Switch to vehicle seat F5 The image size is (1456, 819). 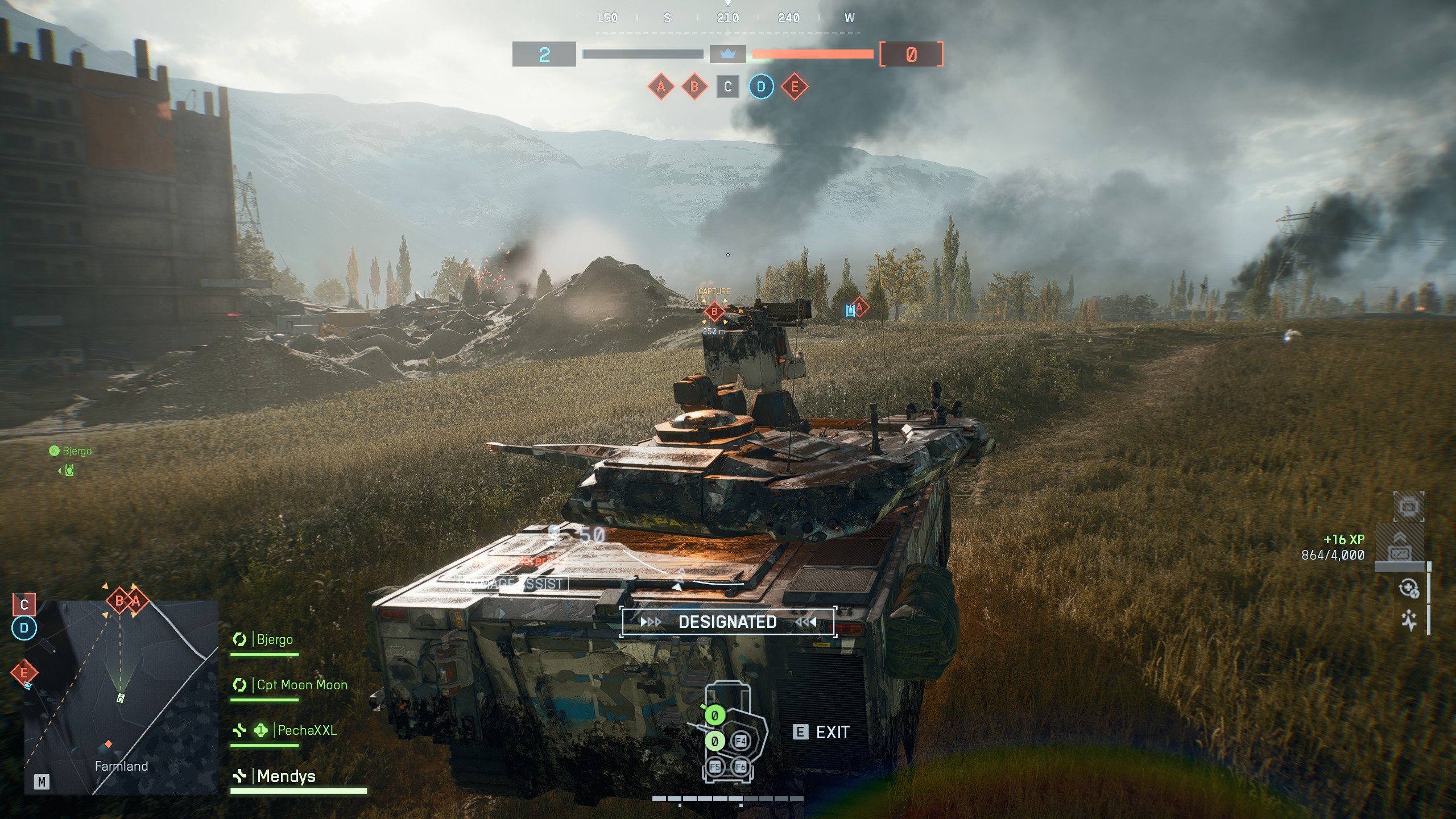pos(715,767)
